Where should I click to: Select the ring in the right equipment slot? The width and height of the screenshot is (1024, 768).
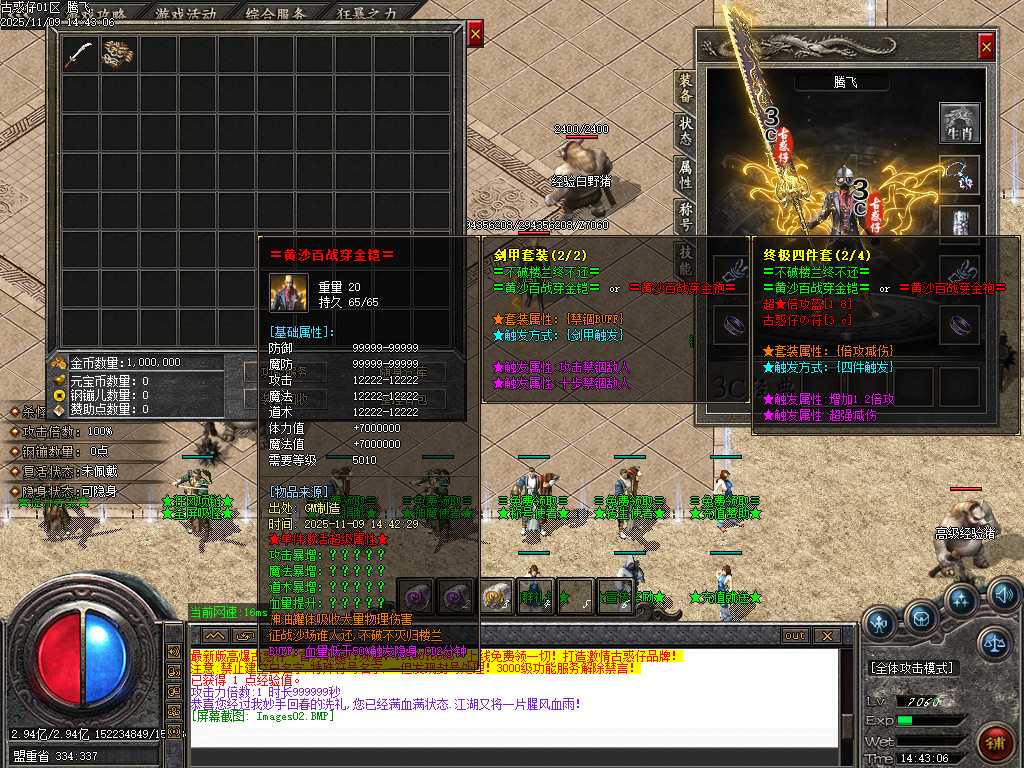pos(960,323)
